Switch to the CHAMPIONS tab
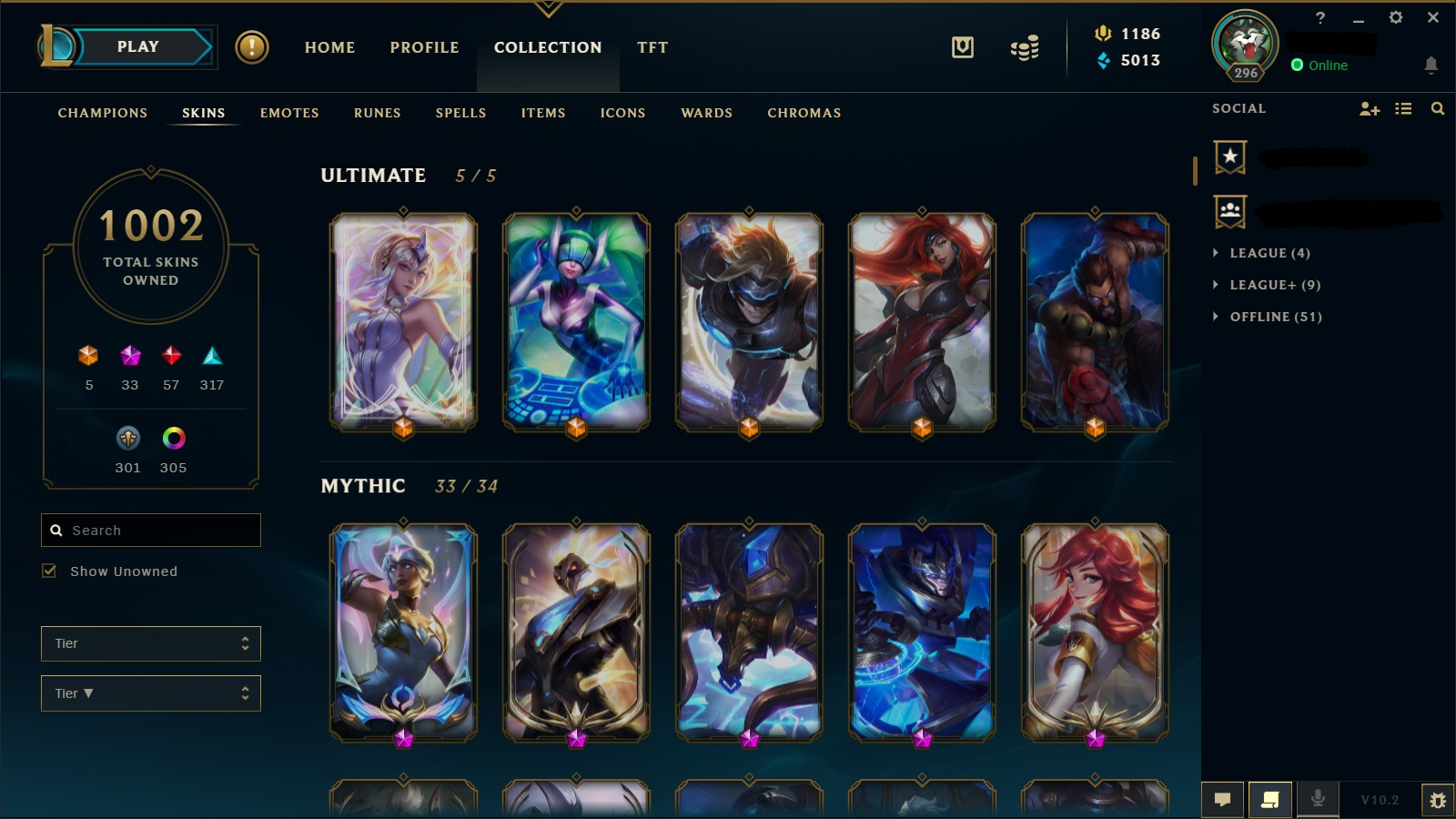The height and width of the screenshot is (819, 1456). (x=101, y=113)
